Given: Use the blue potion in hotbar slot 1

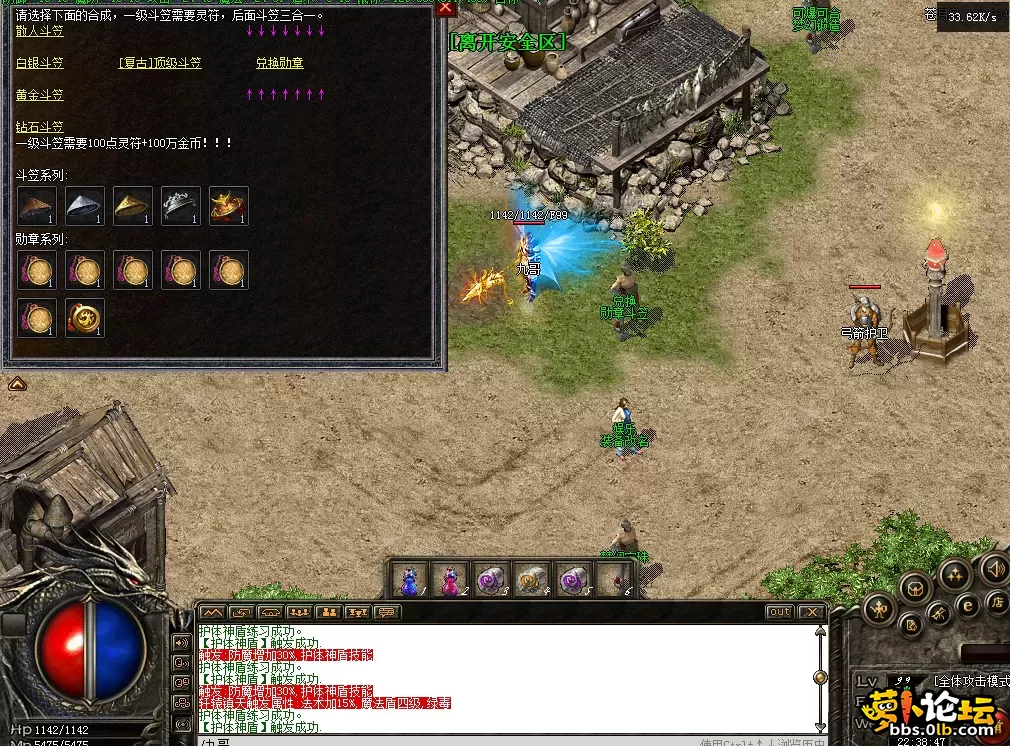Looking at the screenshot, I should (409, 579).
